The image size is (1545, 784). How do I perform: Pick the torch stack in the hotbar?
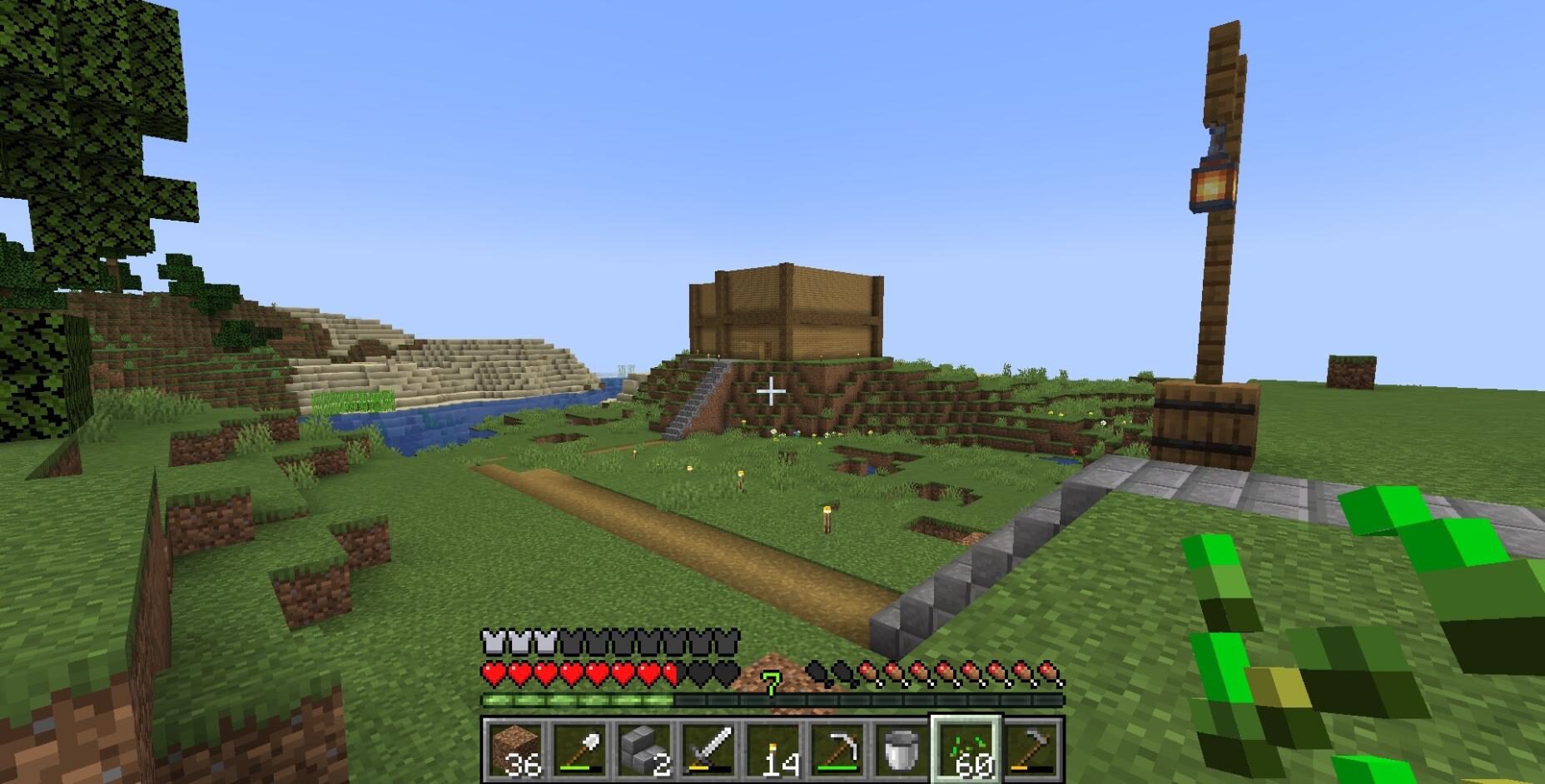click(772, 750)
